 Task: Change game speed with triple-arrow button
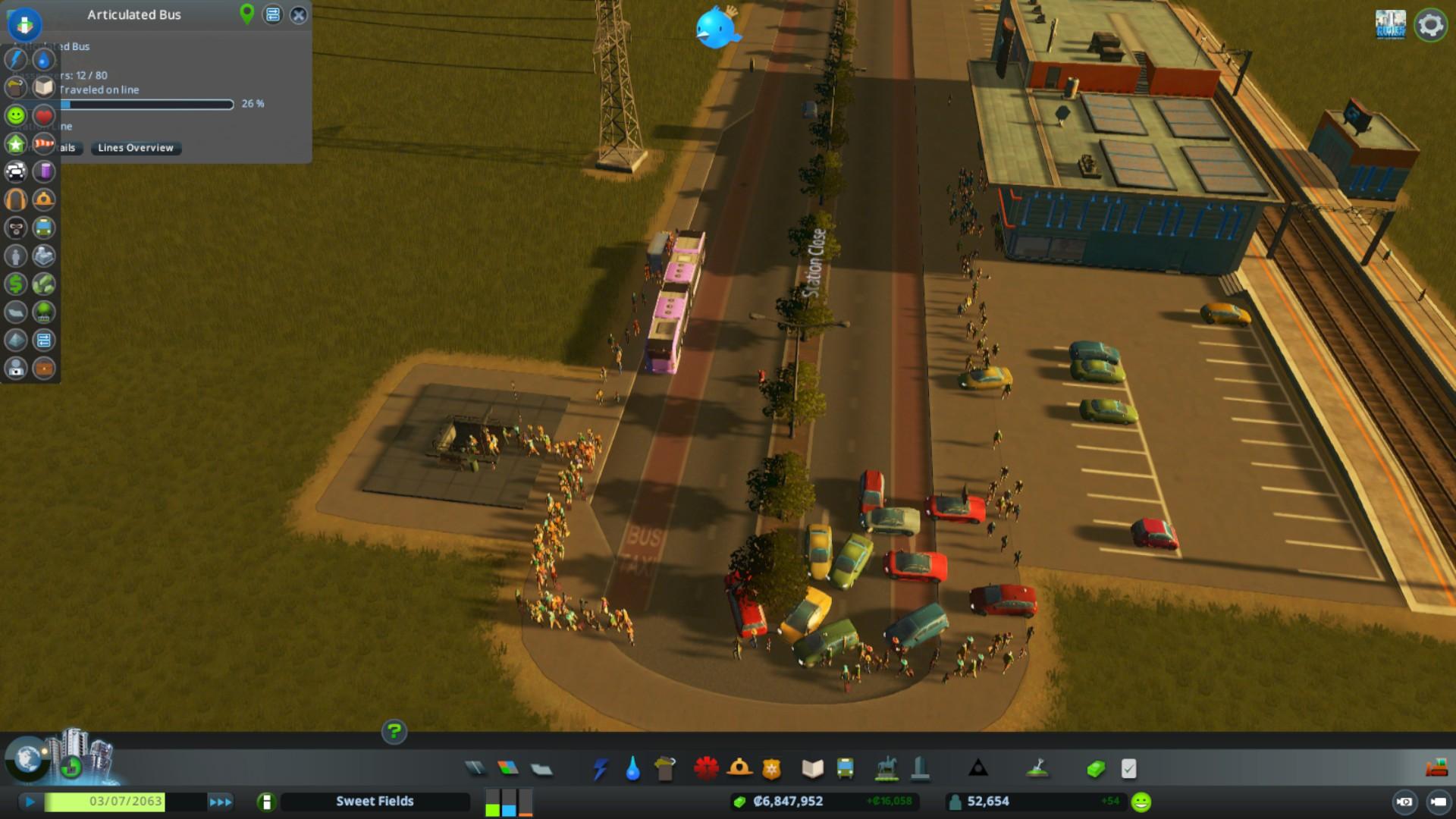(221, 802)
